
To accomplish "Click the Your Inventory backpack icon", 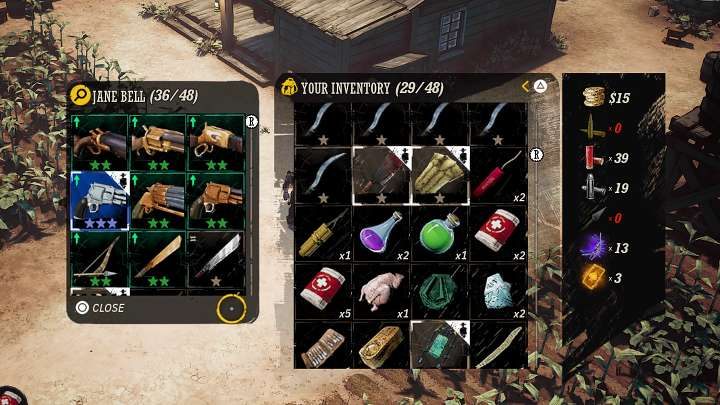I will 289,87.
